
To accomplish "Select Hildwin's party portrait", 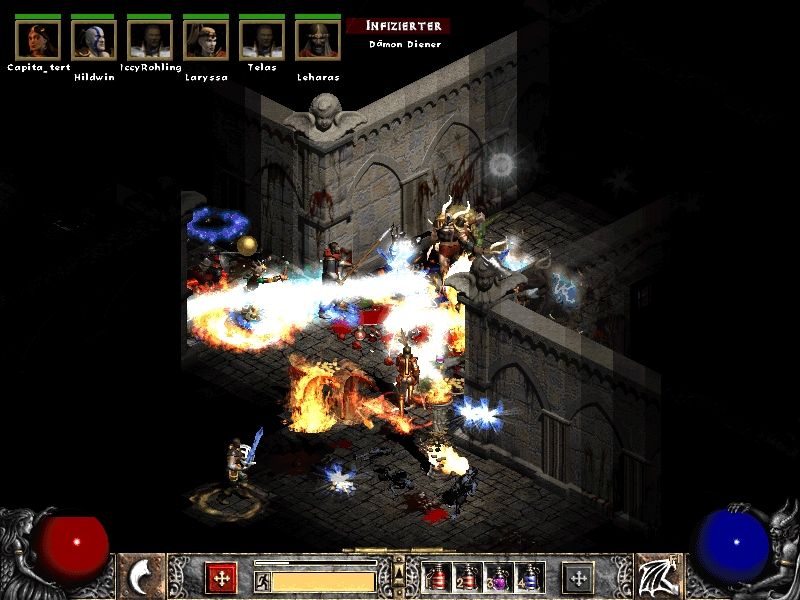I will [x=94, y=39].
